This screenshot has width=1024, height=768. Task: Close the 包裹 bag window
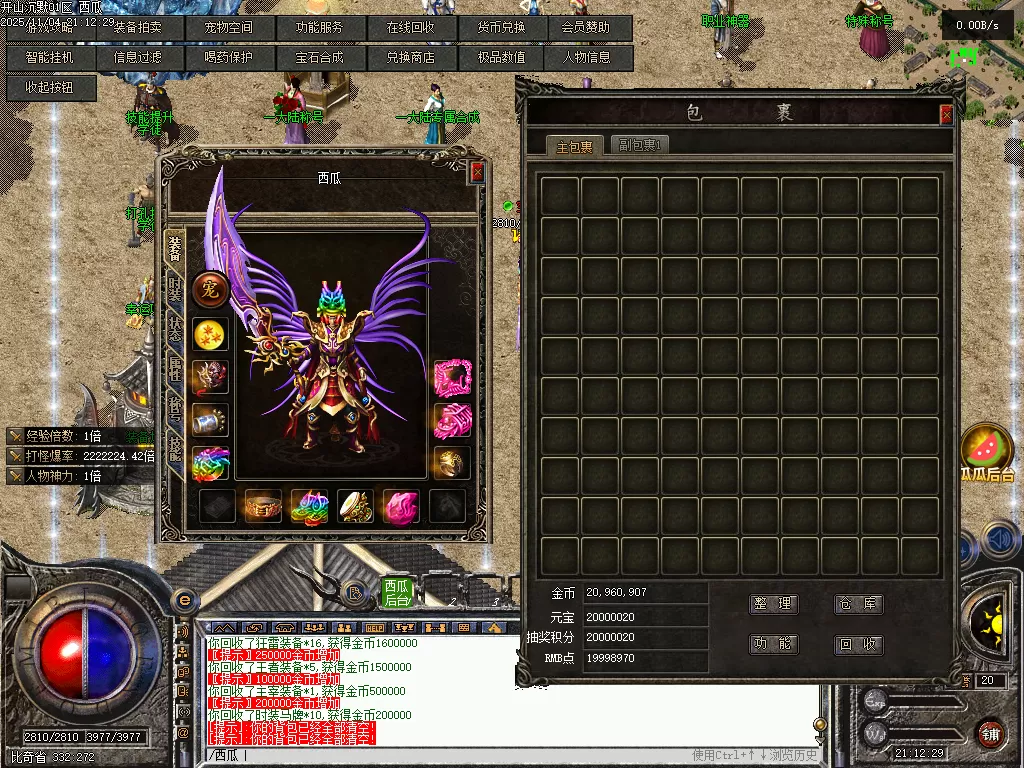tap(946, 115)
